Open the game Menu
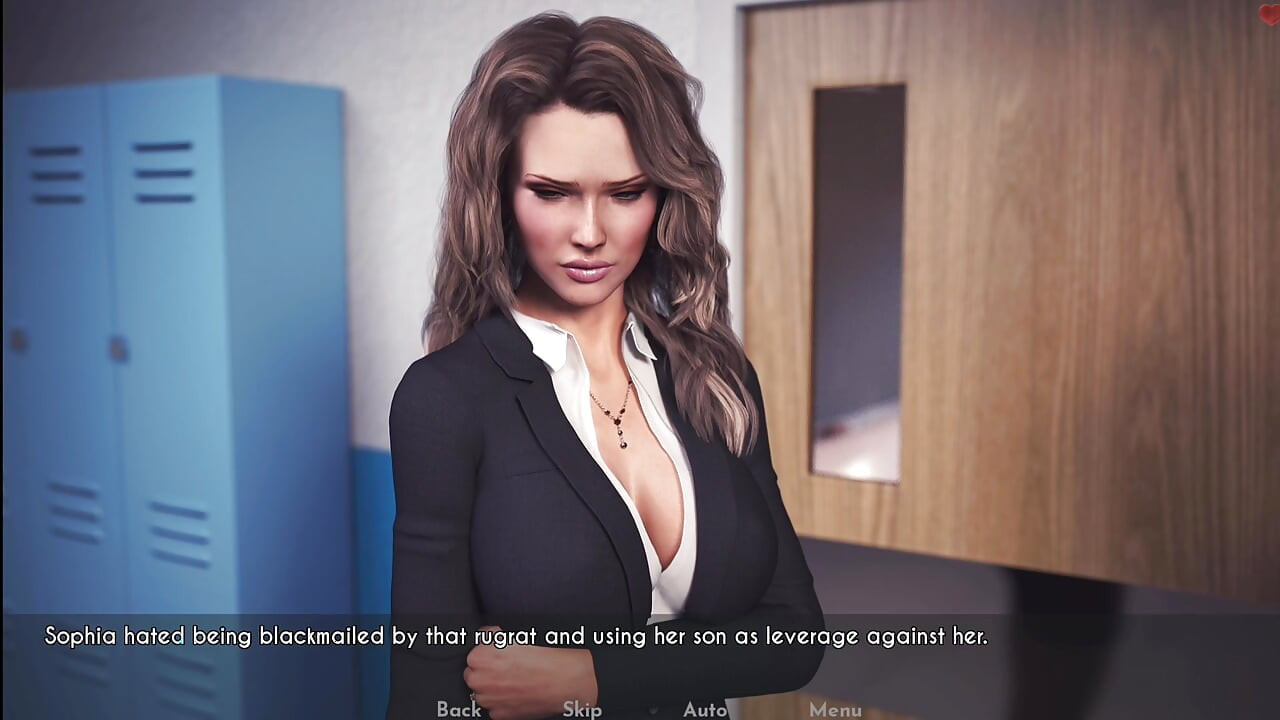This screenshot has width=1280, height=720. [x=835, y=709]
